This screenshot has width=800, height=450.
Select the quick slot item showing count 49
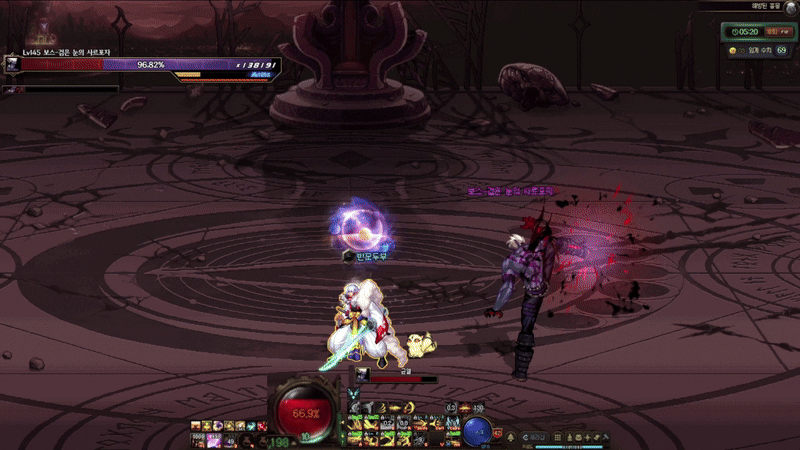[x=230, y=439]
